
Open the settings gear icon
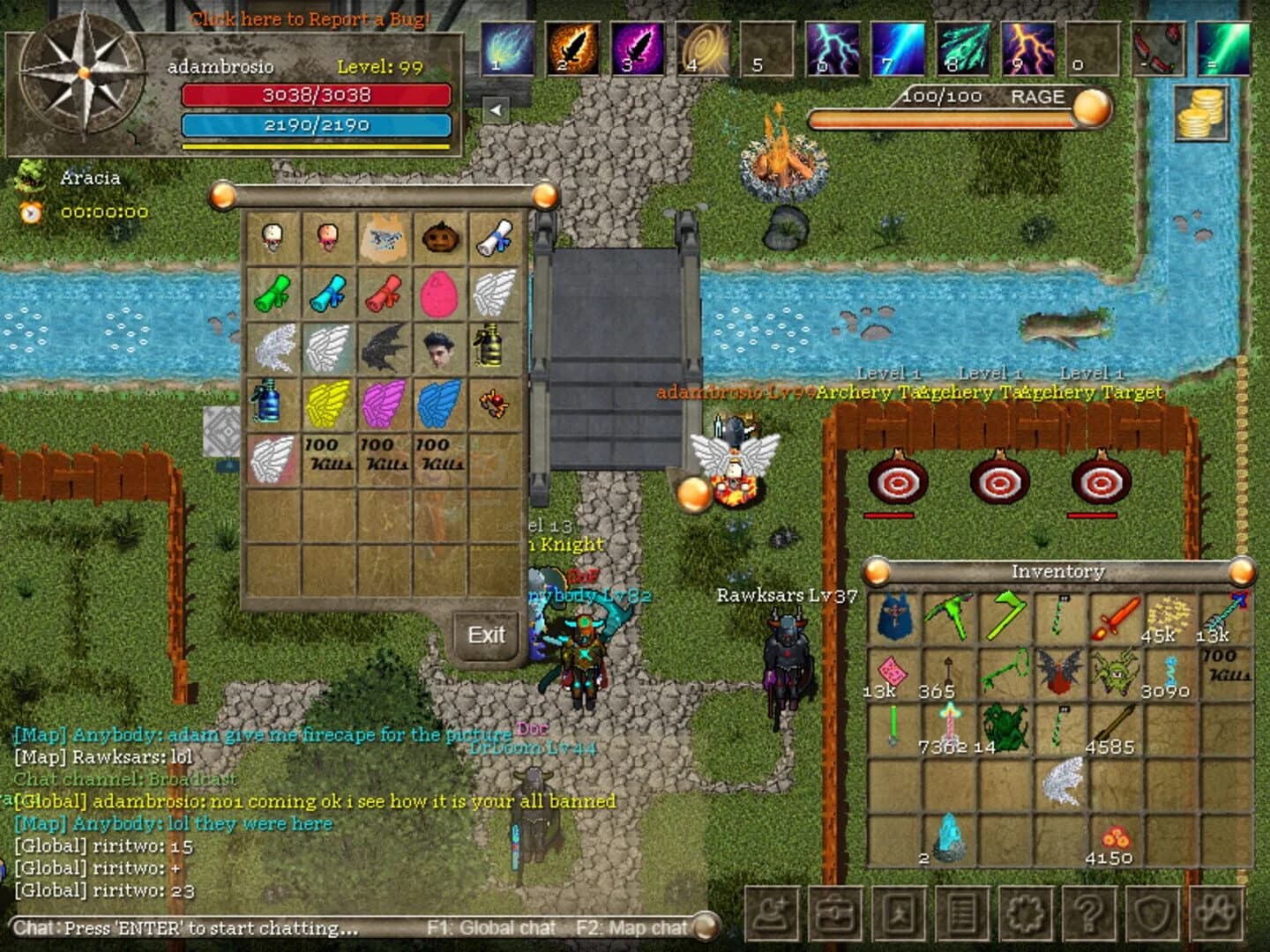1025,915
